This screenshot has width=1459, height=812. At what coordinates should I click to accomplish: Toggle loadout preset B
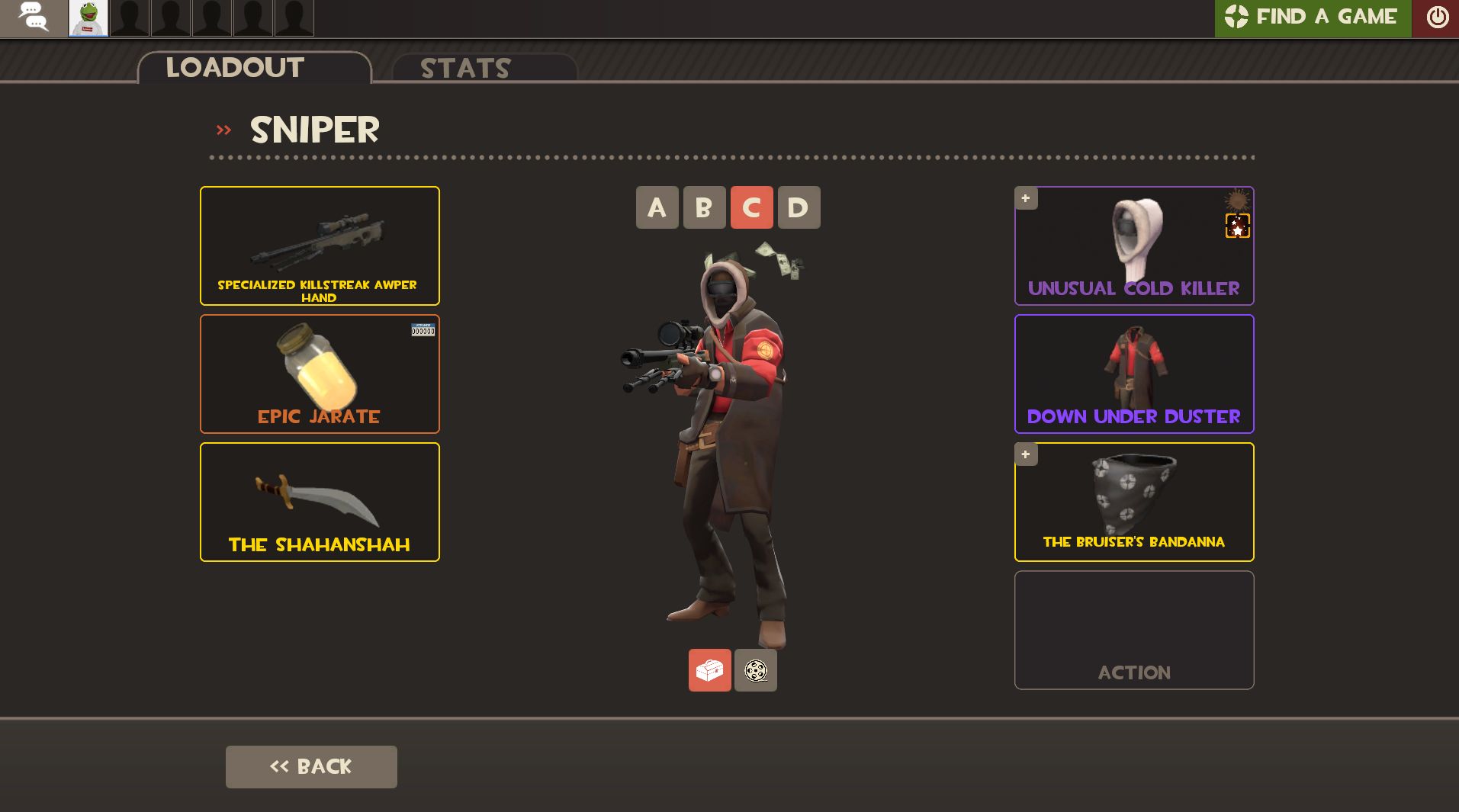(704, 207)
